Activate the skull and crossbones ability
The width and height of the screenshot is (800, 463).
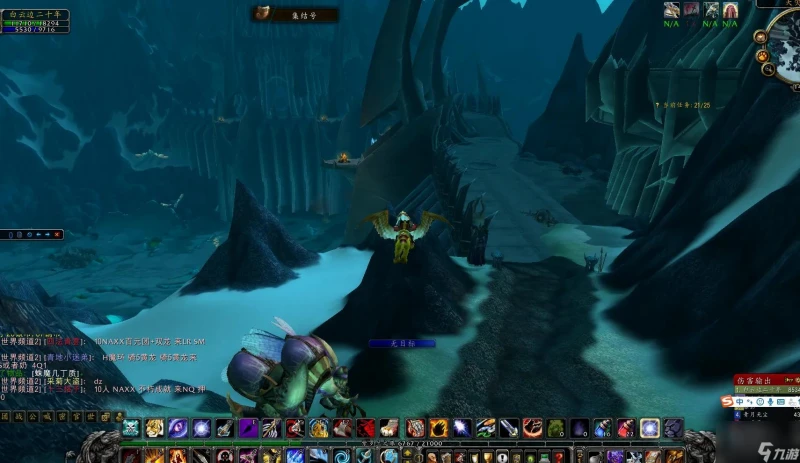click(x=131, y=428)
